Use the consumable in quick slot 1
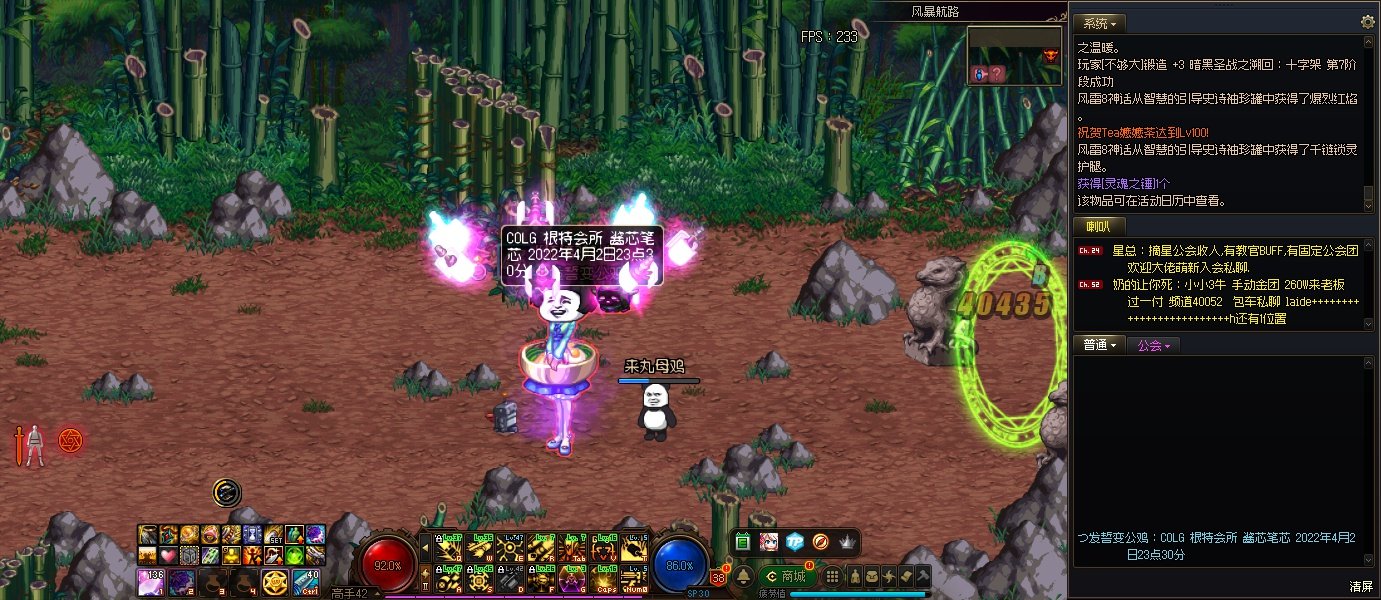This screenshot has width=1381, height=600. 151,581
